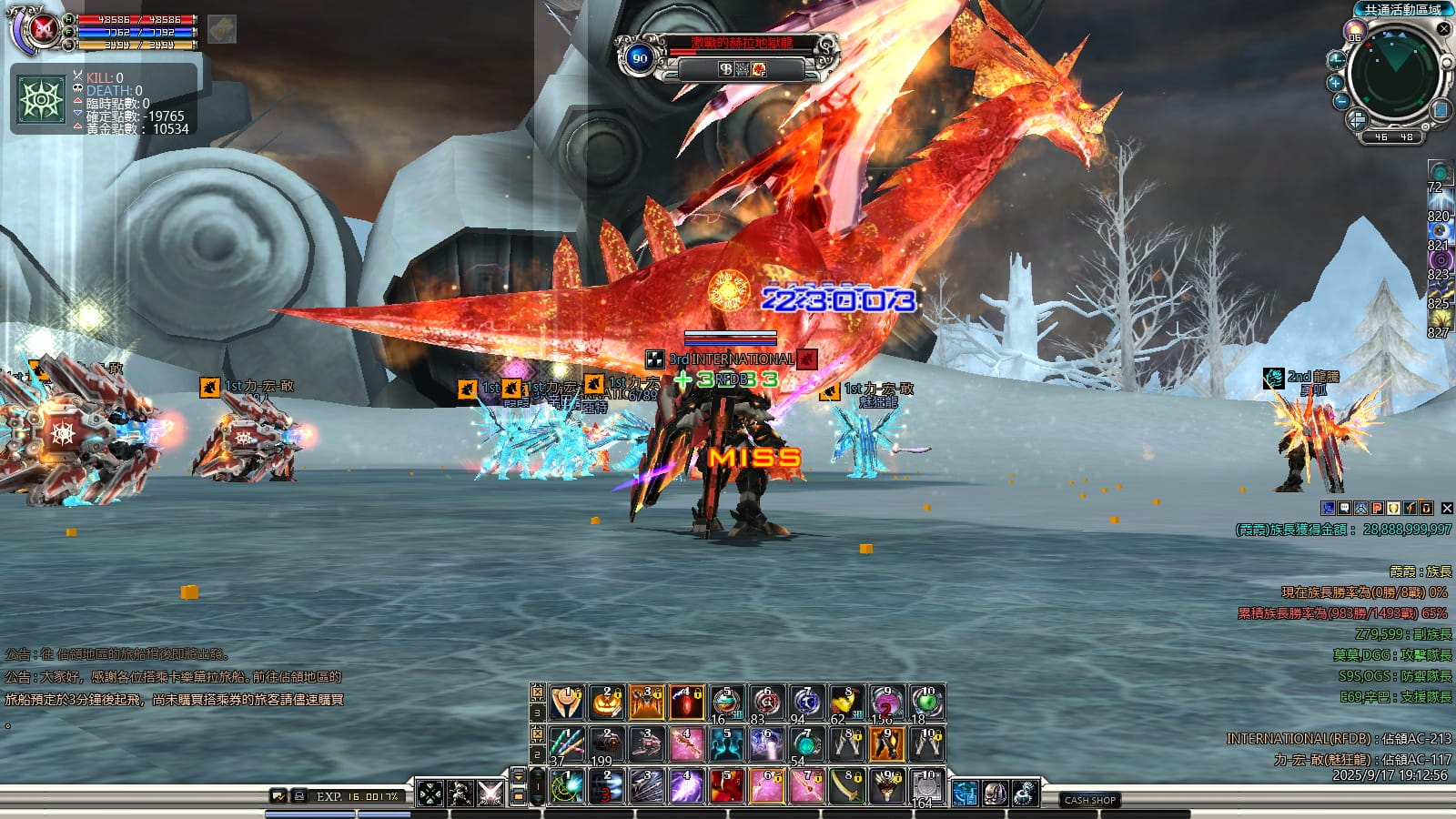The image size is (1456, 819).
Task: Click the blue map button beside minimap
Action: tap(1441, 111)
